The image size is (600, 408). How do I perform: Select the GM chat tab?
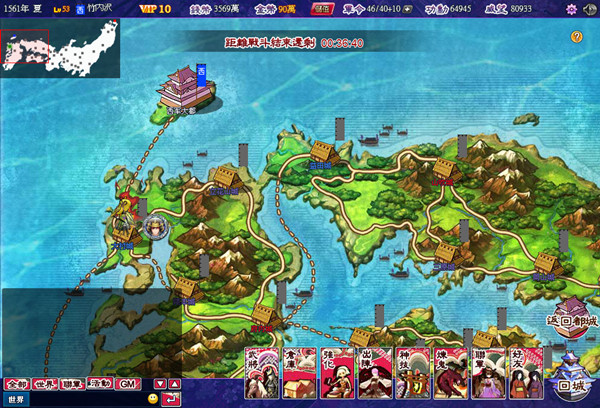click(127, 384)
